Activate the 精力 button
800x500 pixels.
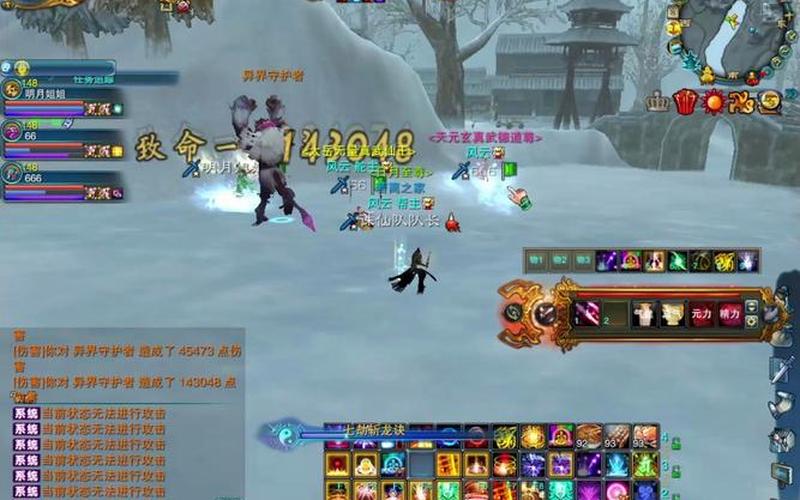(730, 314)
